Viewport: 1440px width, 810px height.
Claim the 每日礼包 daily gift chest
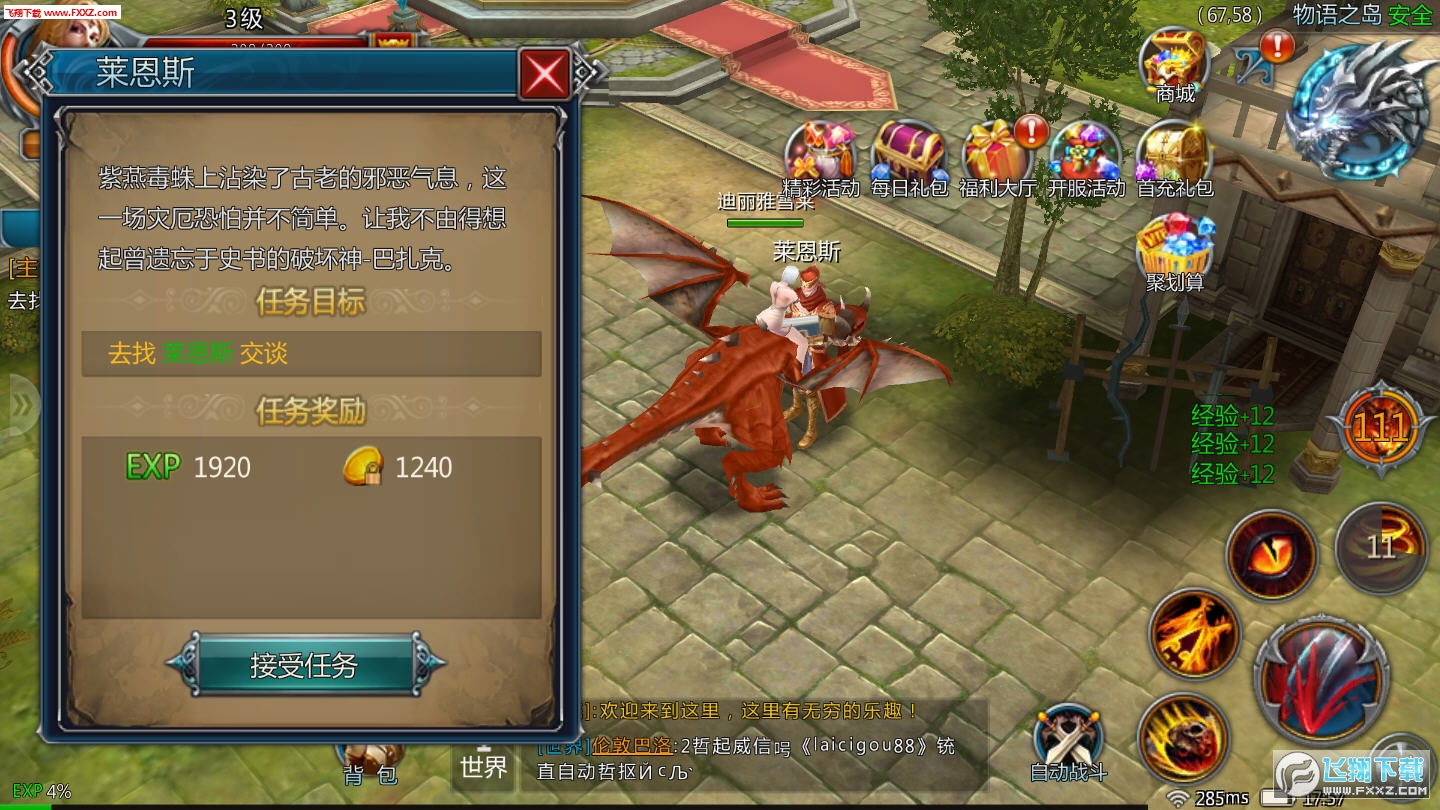pos(908,158)
